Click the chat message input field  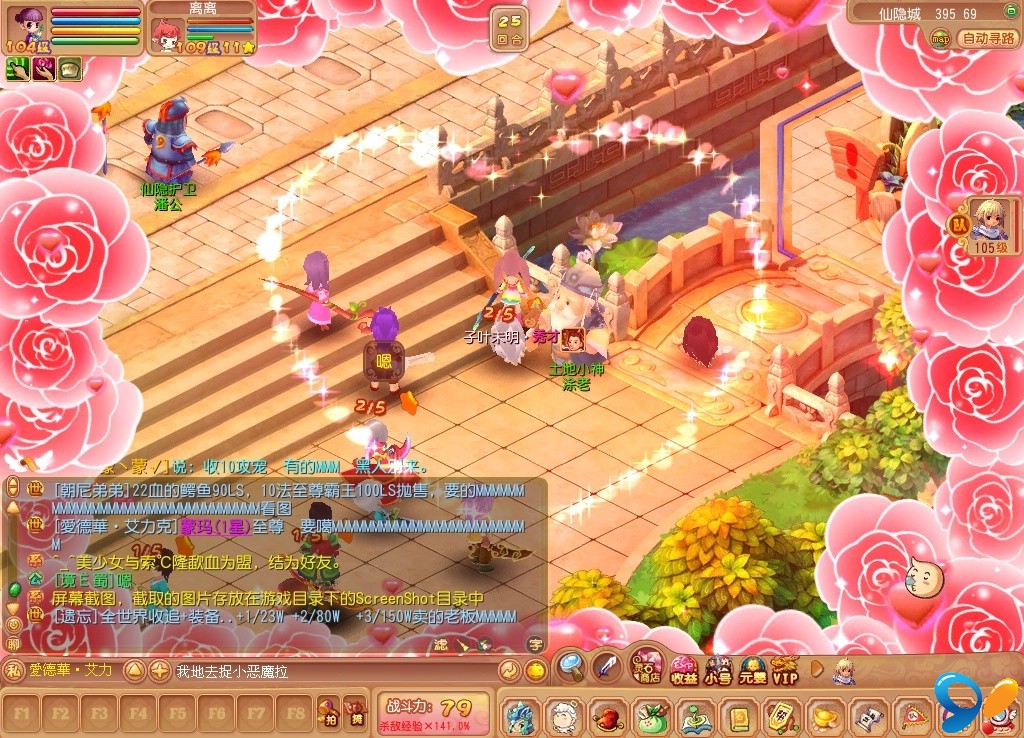[x=334, y=671]
